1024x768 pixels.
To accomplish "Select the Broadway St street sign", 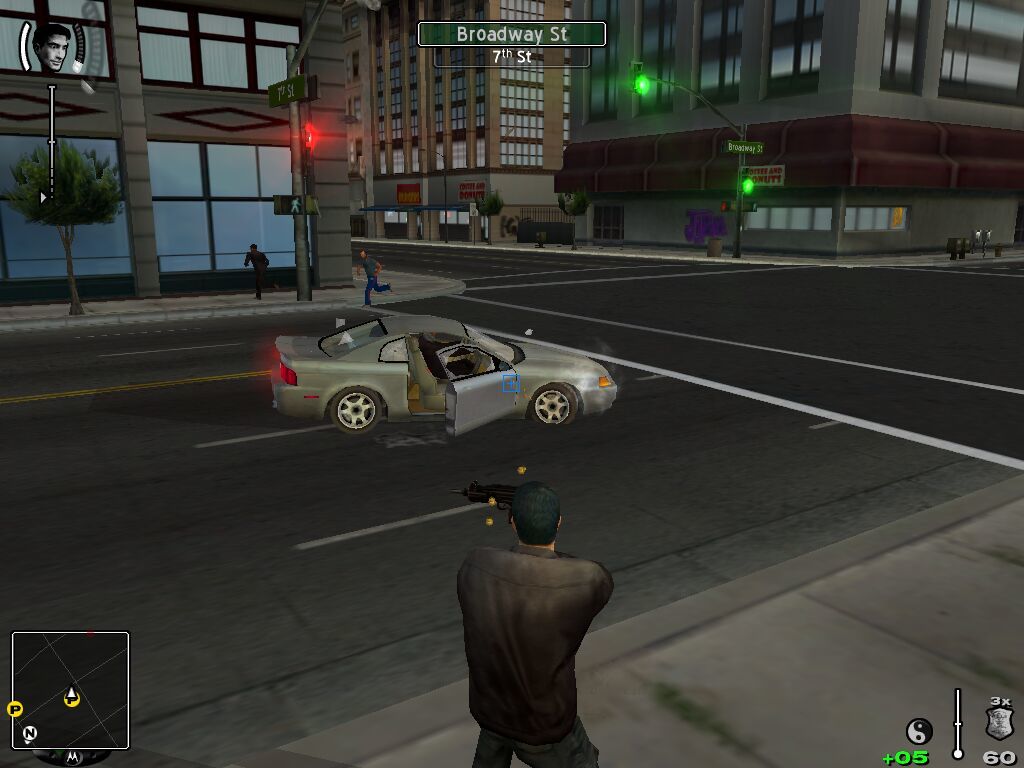I will click(x=511, y=34).
